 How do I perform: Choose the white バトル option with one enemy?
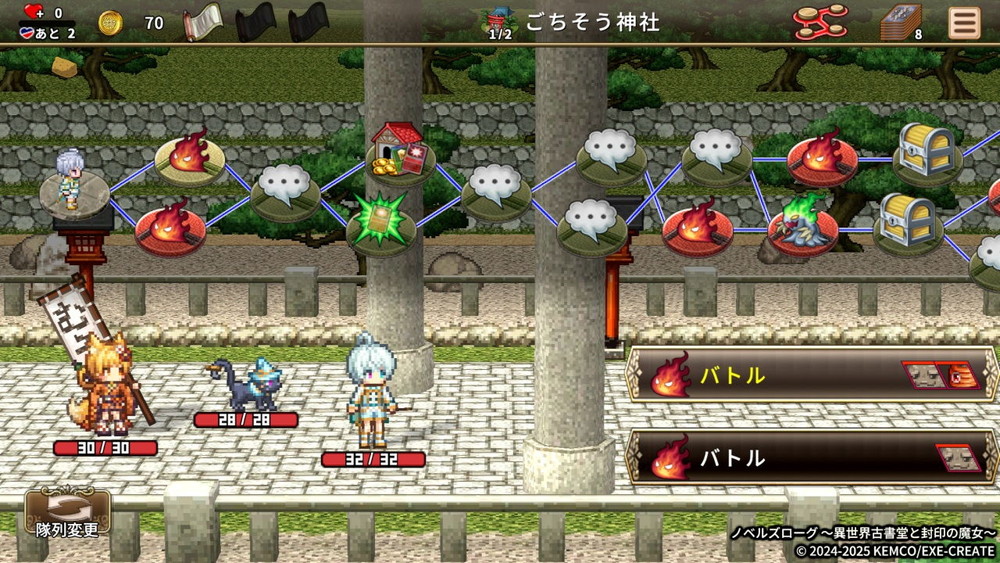click(x=812, y=458)
